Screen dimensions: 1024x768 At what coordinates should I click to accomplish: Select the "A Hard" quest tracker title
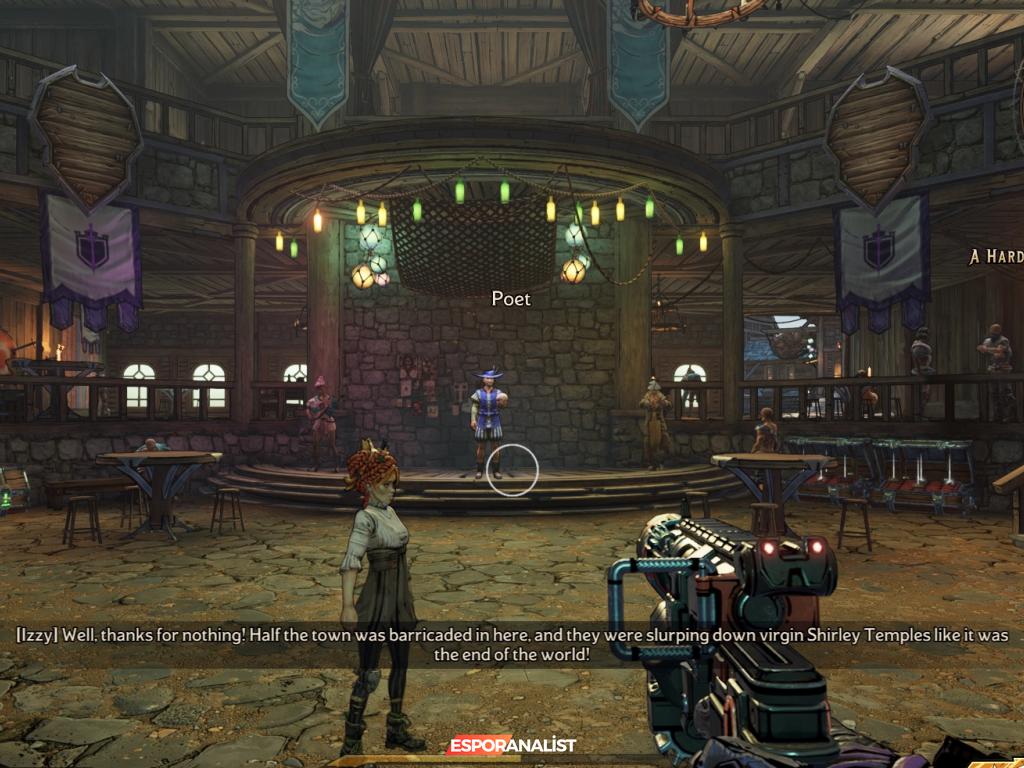pos(996,257)
